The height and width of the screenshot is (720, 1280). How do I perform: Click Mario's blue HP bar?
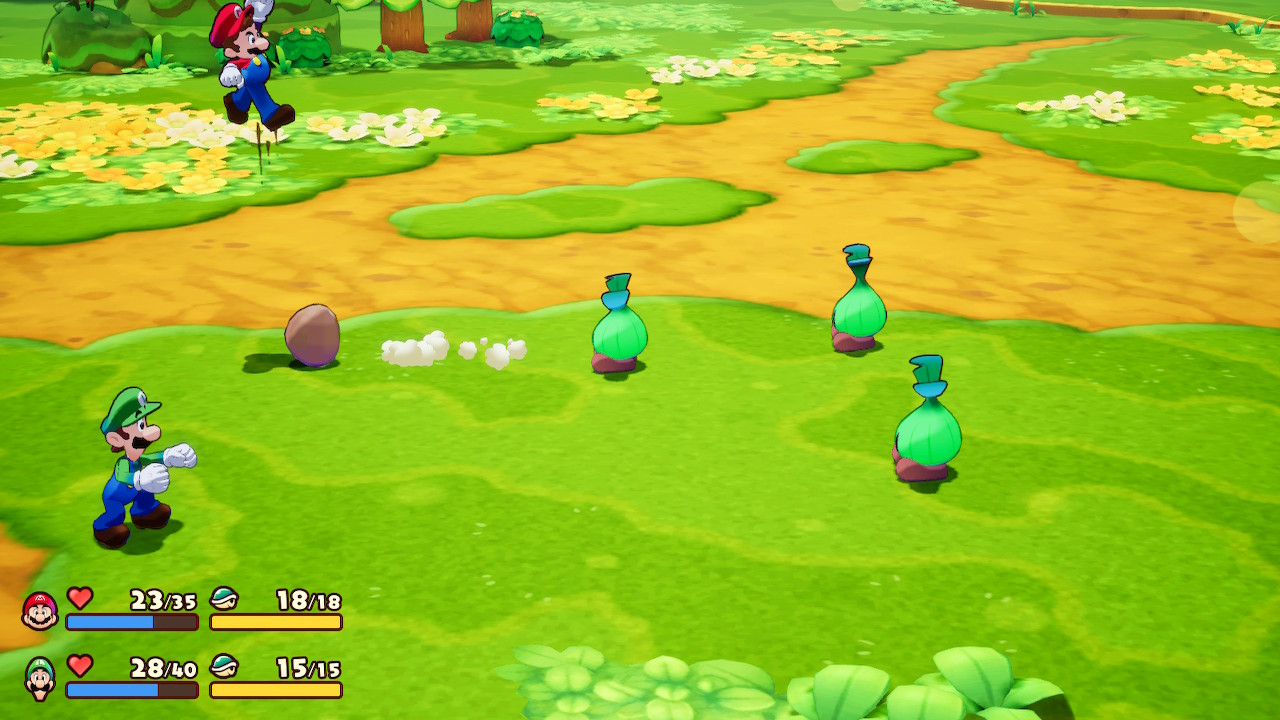pos(110,624)
